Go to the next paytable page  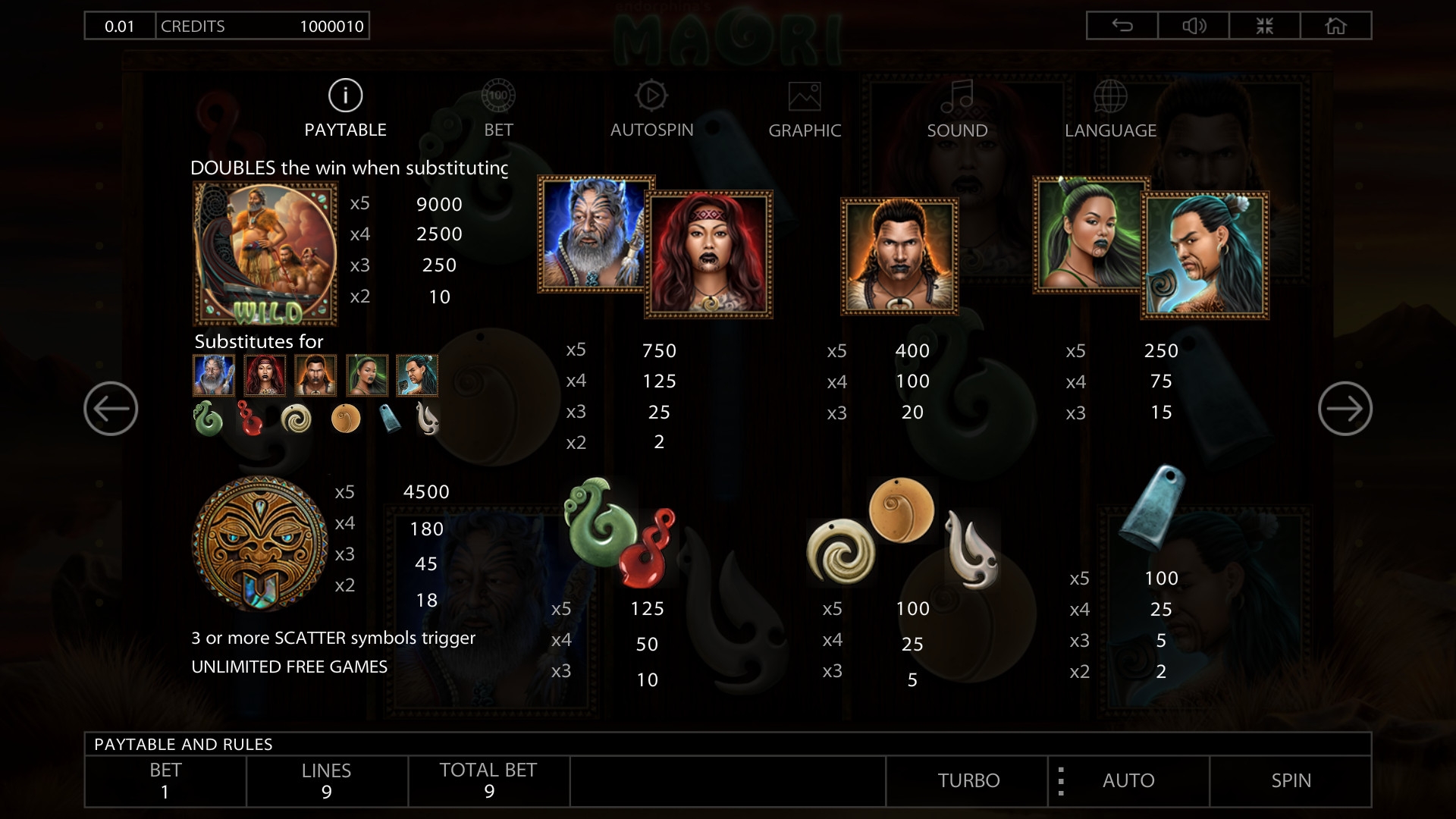pyautogui.click(x=1345, y=409)
